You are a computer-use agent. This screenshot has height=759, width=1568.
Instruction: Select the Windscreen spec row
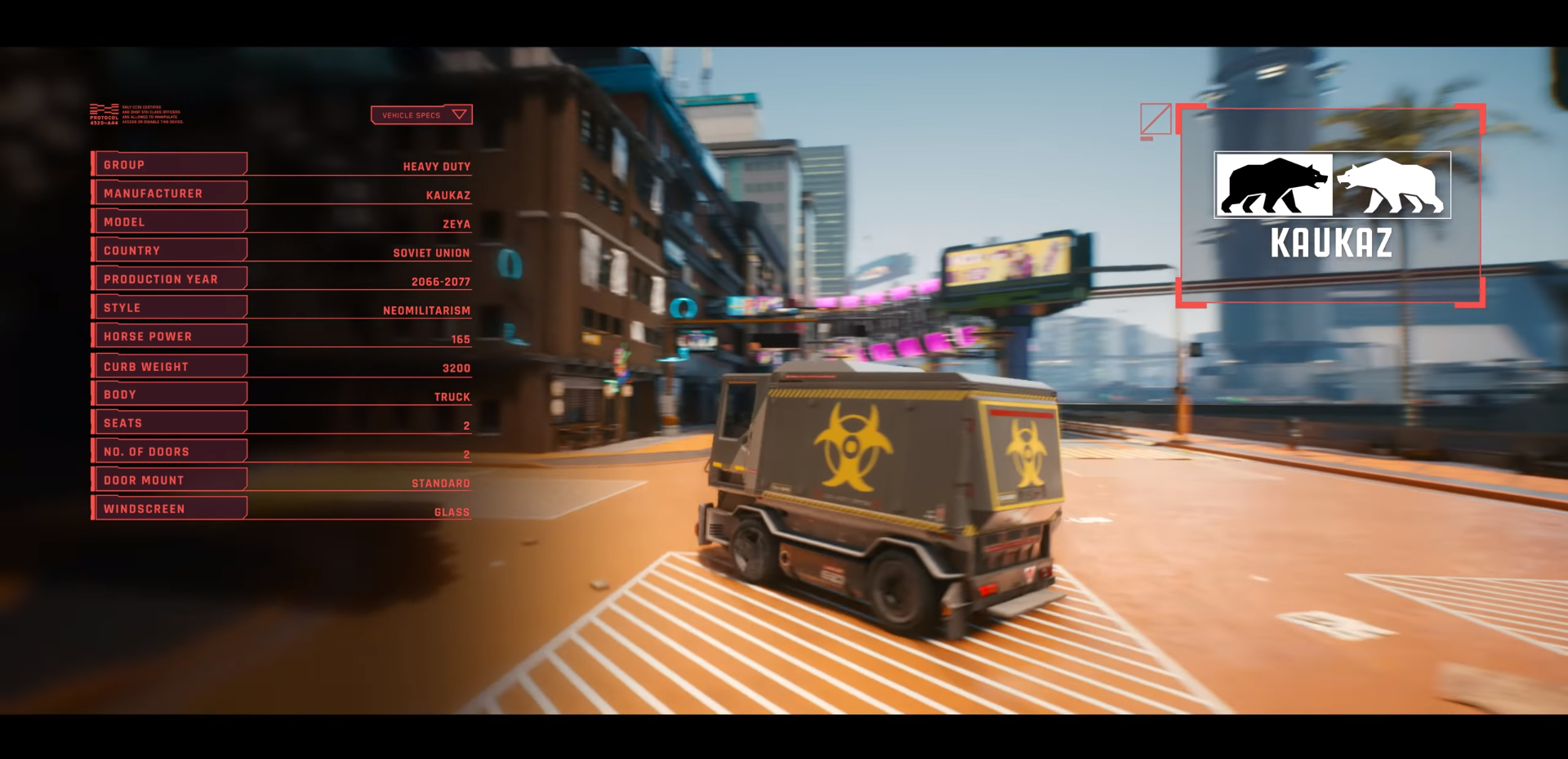[170, 509]
